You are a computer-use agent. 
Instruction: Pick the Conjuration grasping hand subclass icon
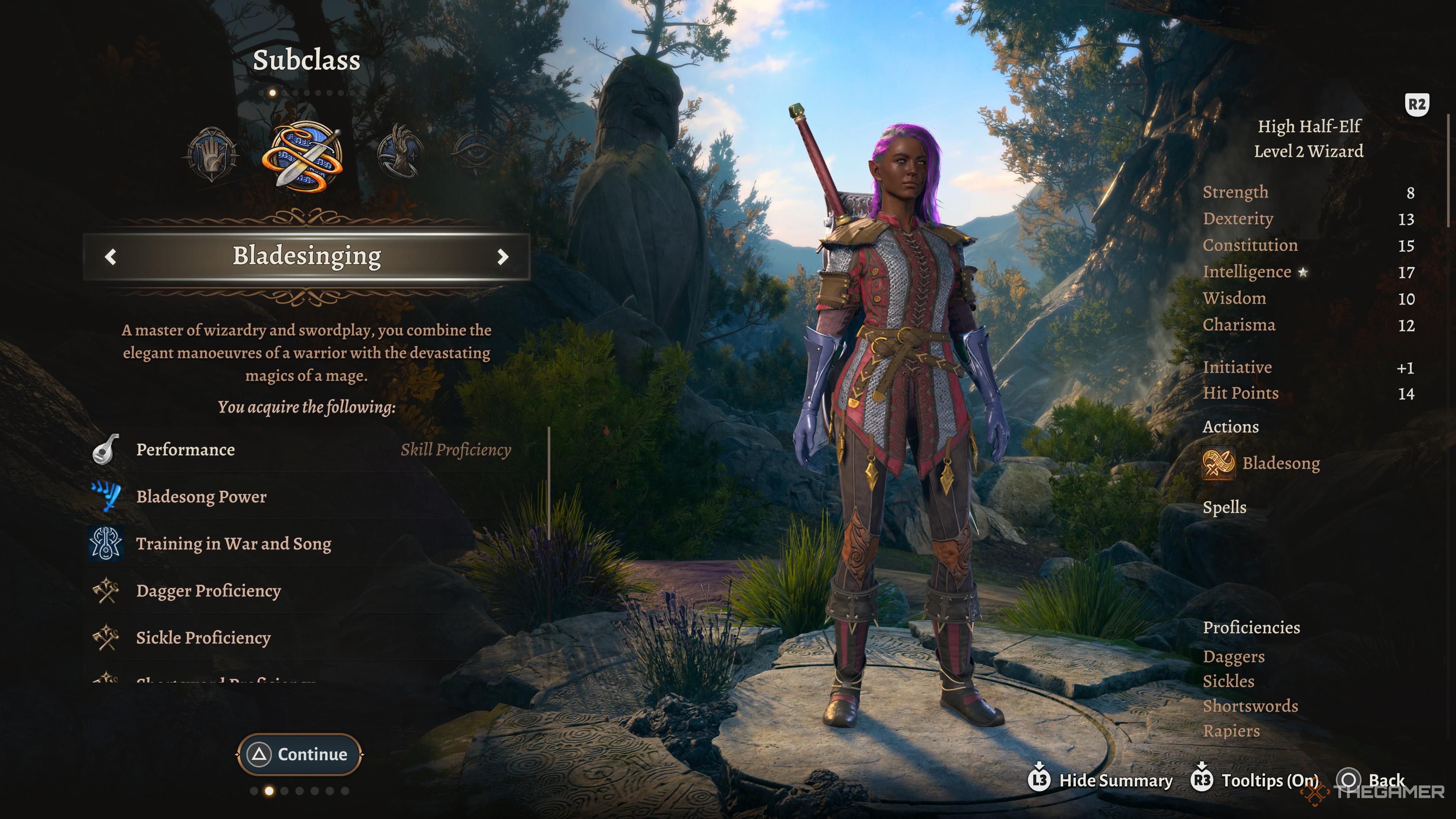click(400, 152)
